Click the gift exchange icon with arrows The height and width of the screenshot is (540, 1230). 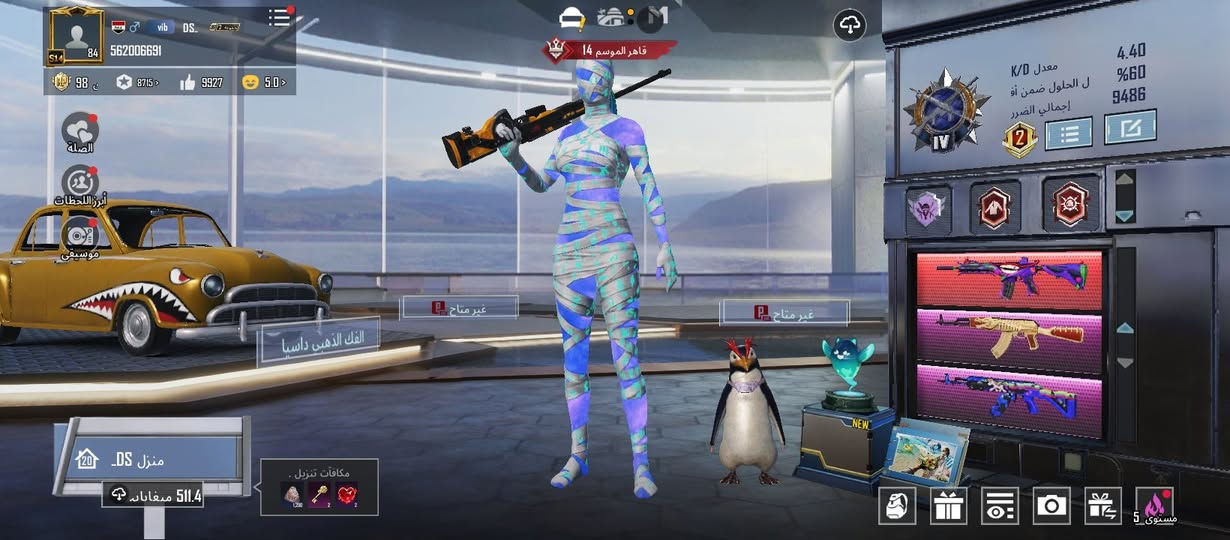(1103, 506)
